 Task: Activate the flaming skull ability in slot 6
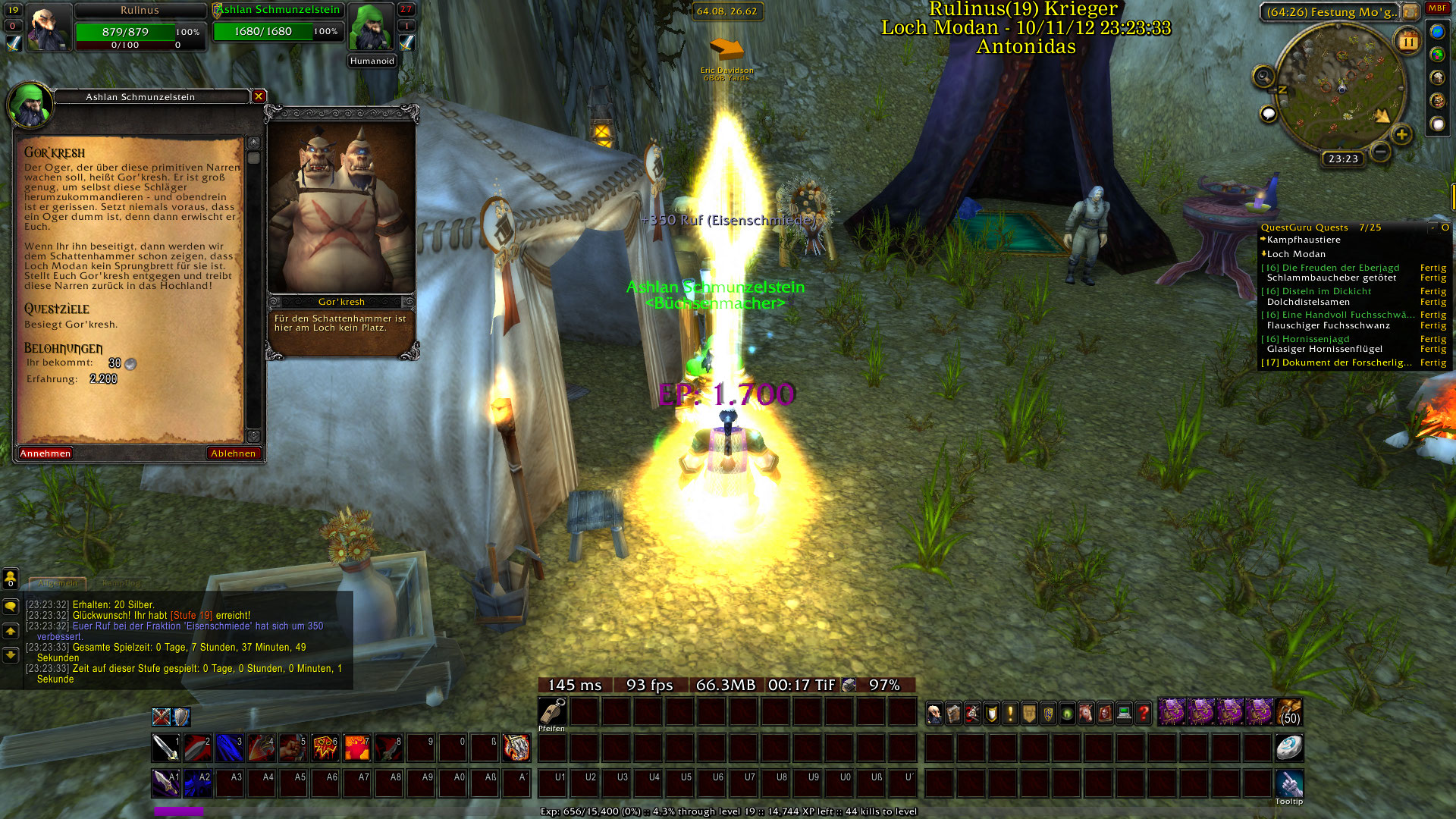[325, 748]
